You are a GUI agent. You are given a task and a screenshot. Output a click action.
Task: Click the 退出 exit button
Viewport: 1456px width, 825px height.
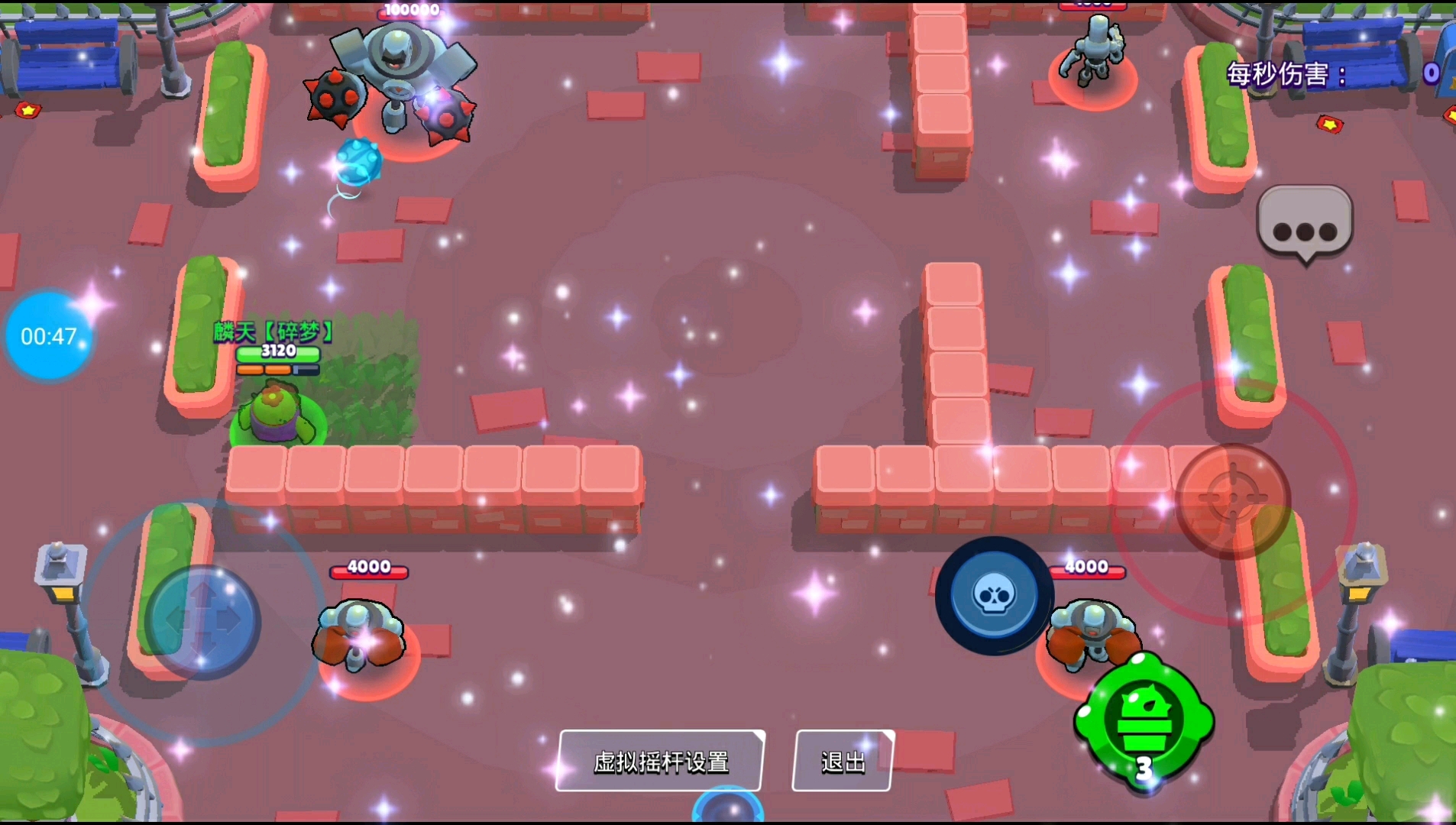[843, 761]
